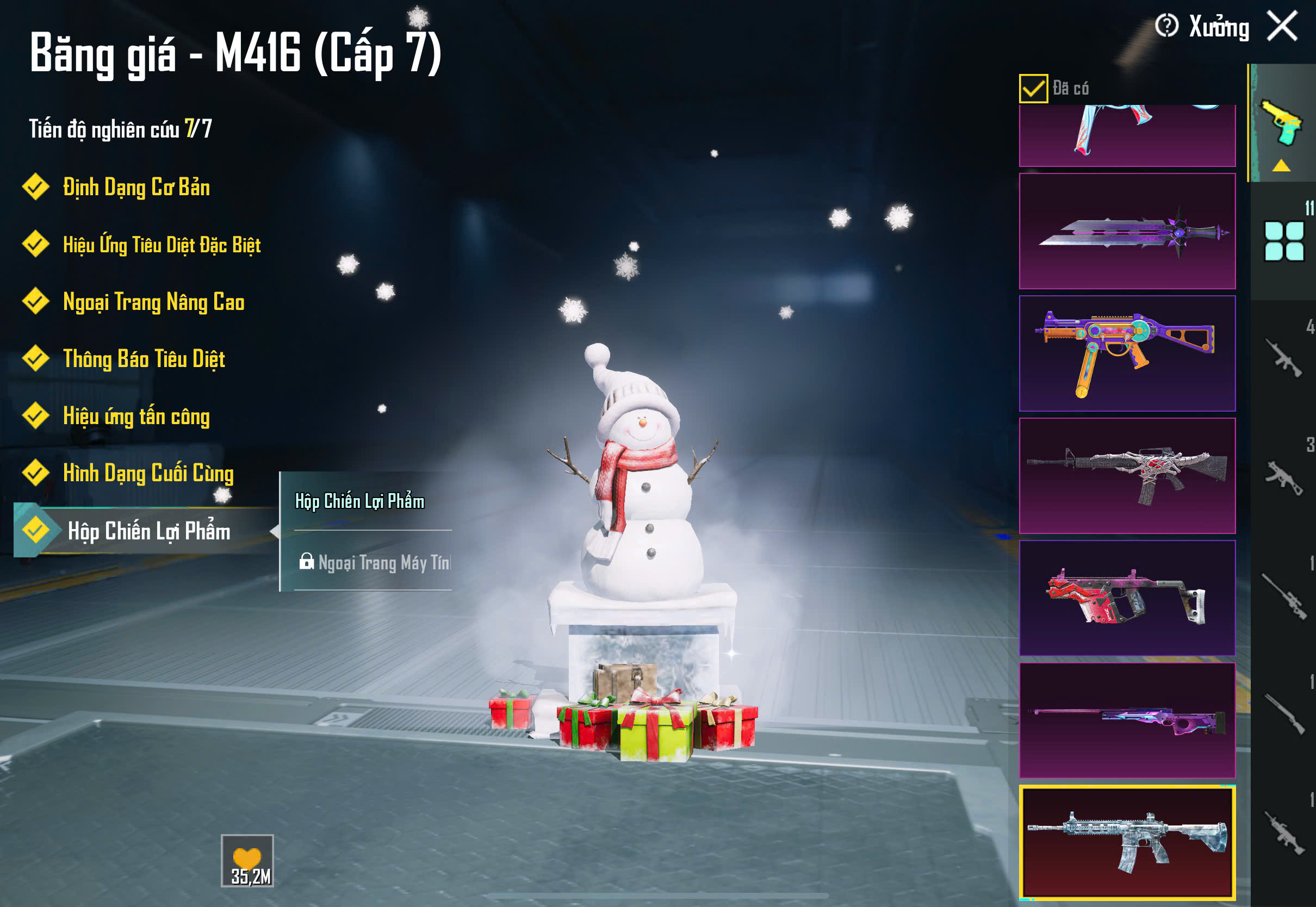Image resolution: width=1316 pixels, height=907 pixels.
Task: Choose Hiệu Ứng Tiêu Diệt Đặc Biệt entry
Action: pos(161,245)
